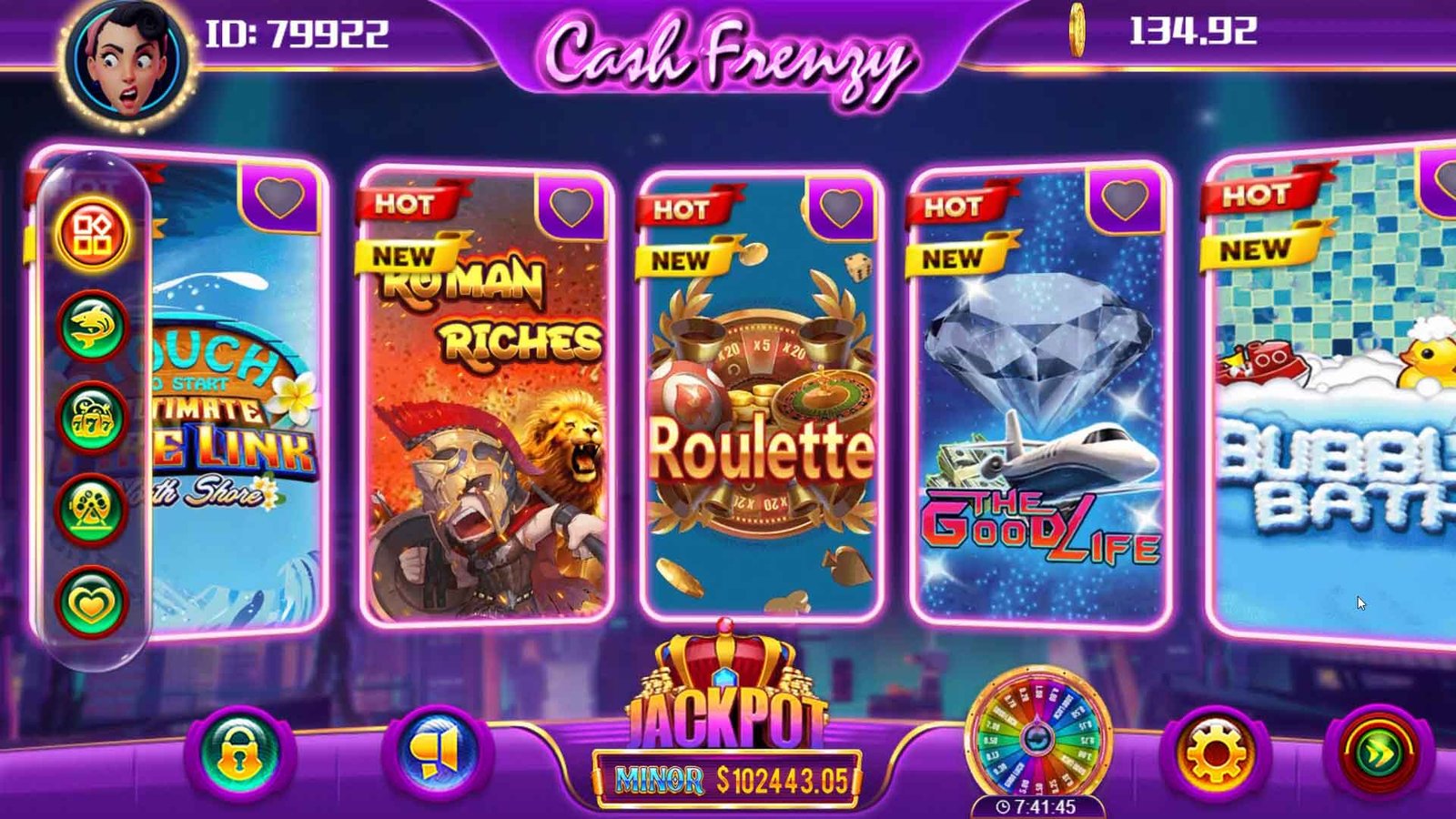Open announcements with the megaphone button
This screenshot has width=1456, height=819.
(439, 753)
